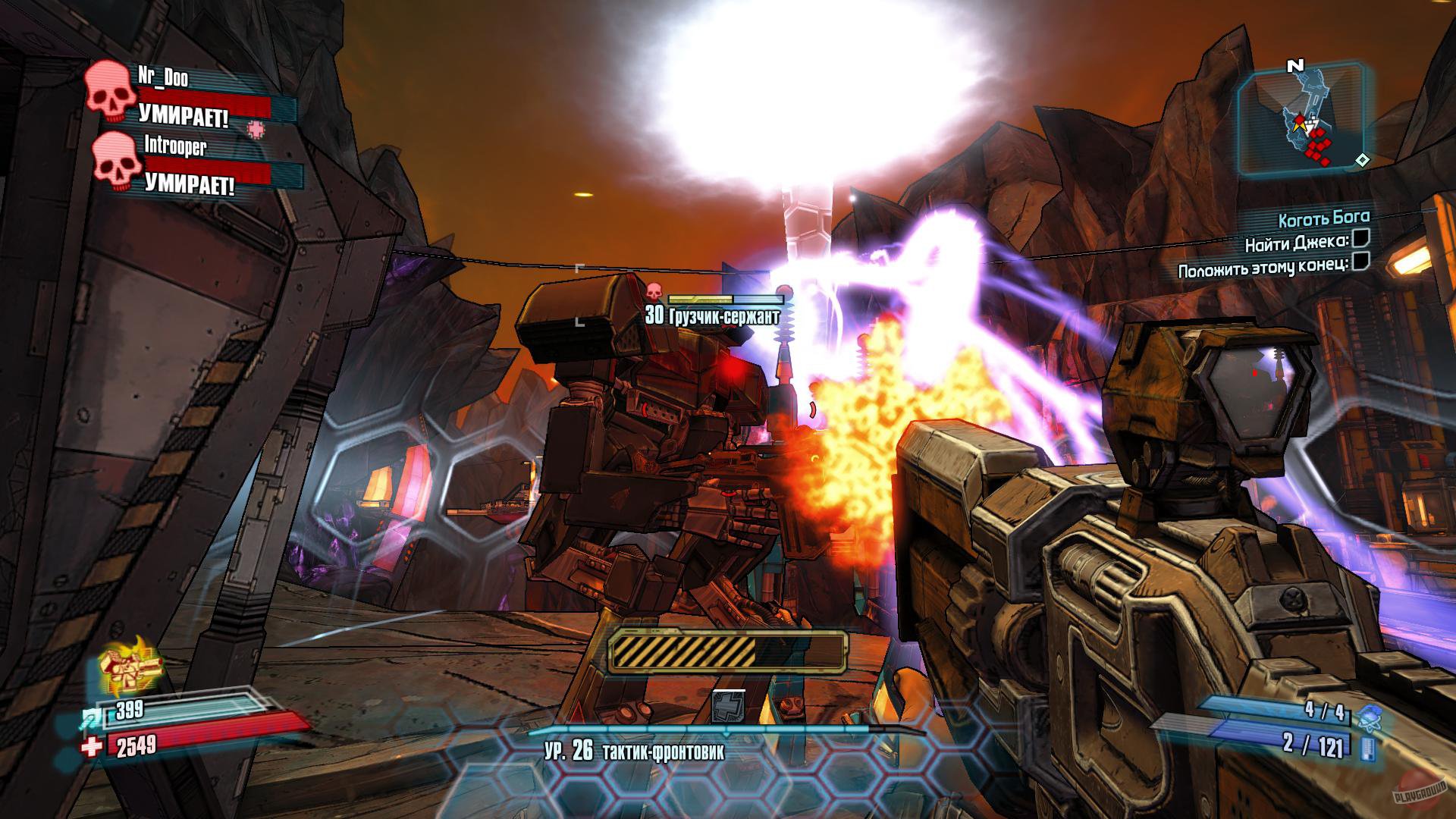Check the Положить этому конец objective box
The width and height of the screenshot is (1456, 819).
[x=1360, y=263]
